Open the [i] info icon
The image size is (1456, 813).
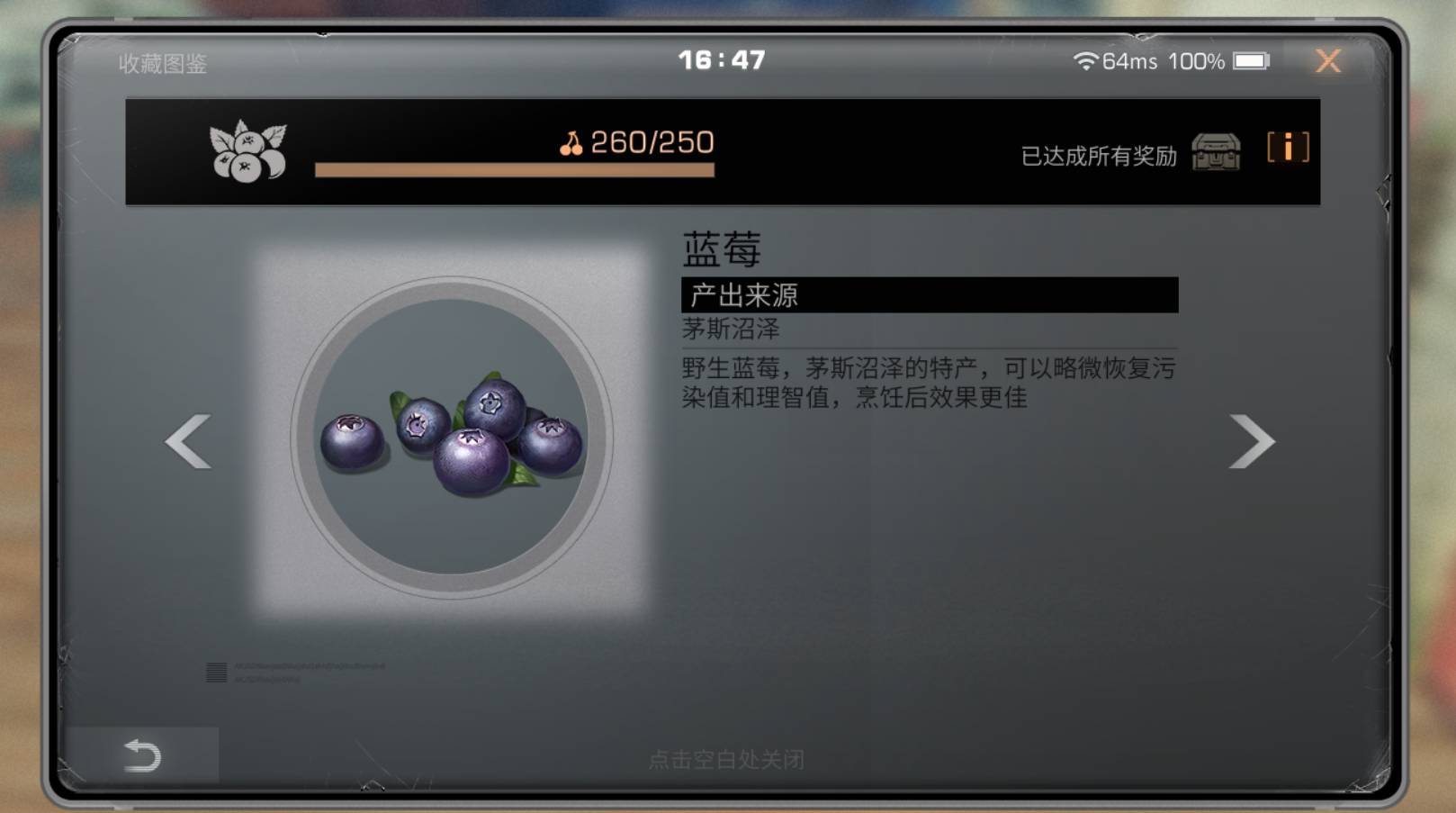tap(1287, 149)
